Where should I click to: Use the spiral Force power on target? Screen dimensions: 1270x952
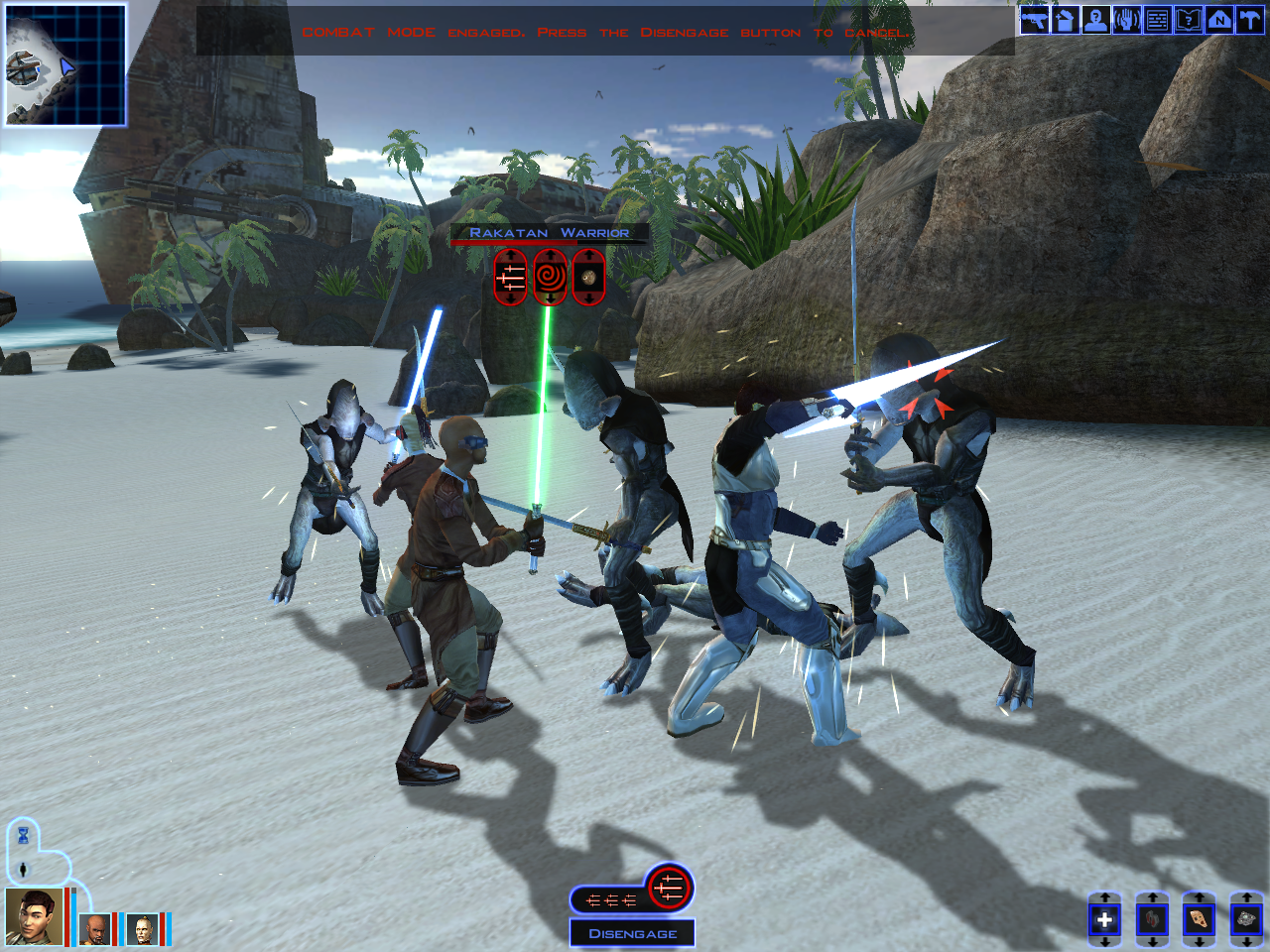[550, 278]
